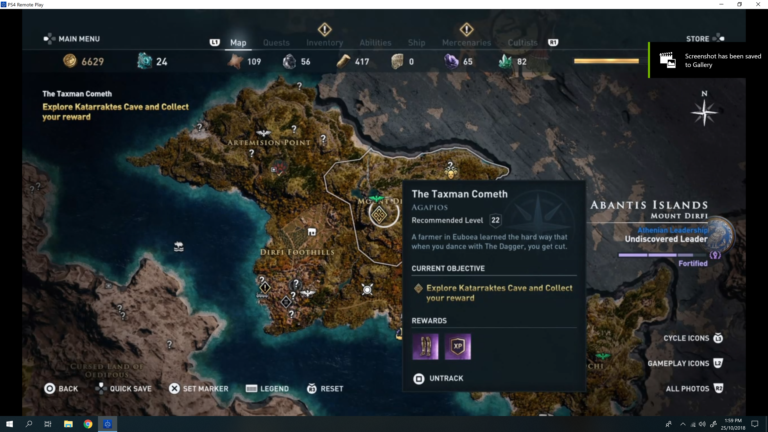Open the map Legend
Viewport: 768px width, 432px height.
tap(267, 388)
